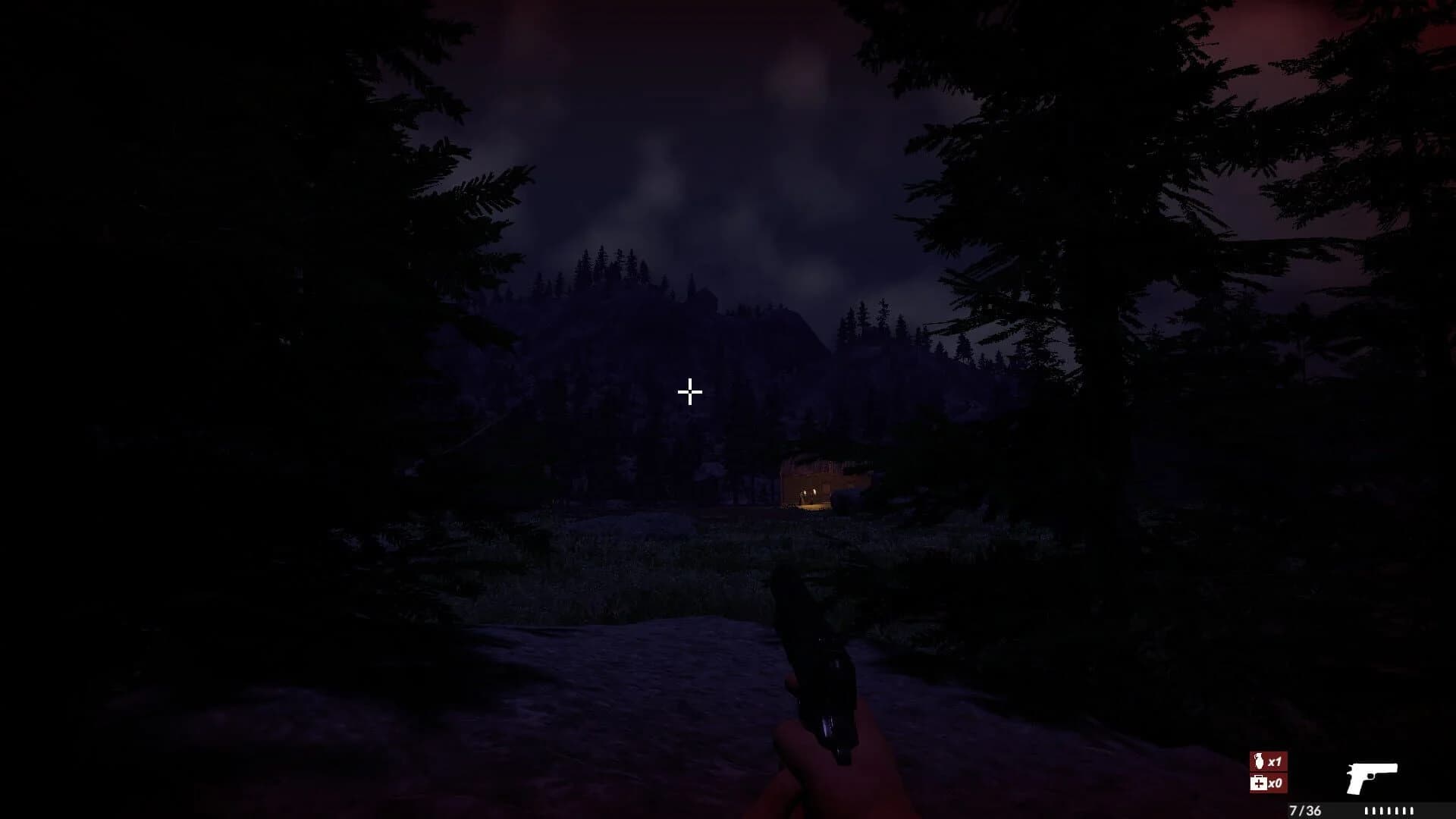Select the red consumables HUD panel

(1268, 772)
